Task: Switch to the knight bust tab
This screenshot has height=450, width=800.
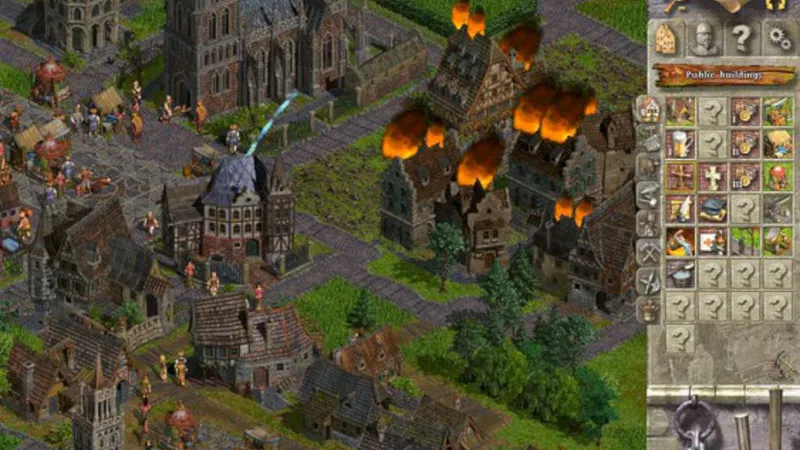Action: tap(704, 39)
